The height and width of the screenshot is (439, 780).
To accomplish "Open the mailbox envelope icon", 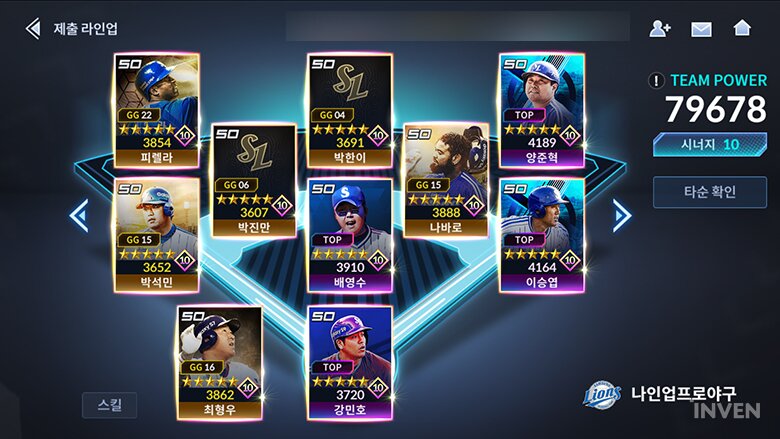I will point(701,28).
